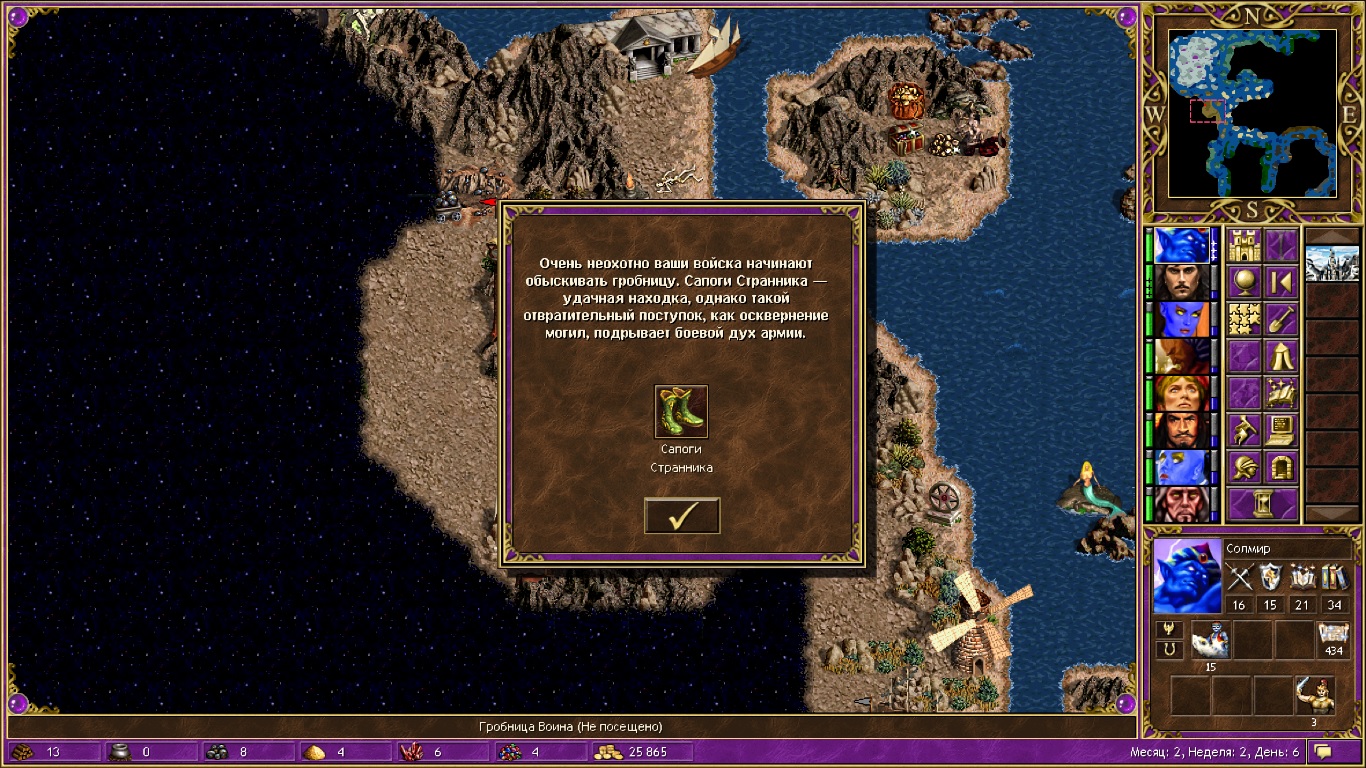Click the world minimap

(1252, 112)
